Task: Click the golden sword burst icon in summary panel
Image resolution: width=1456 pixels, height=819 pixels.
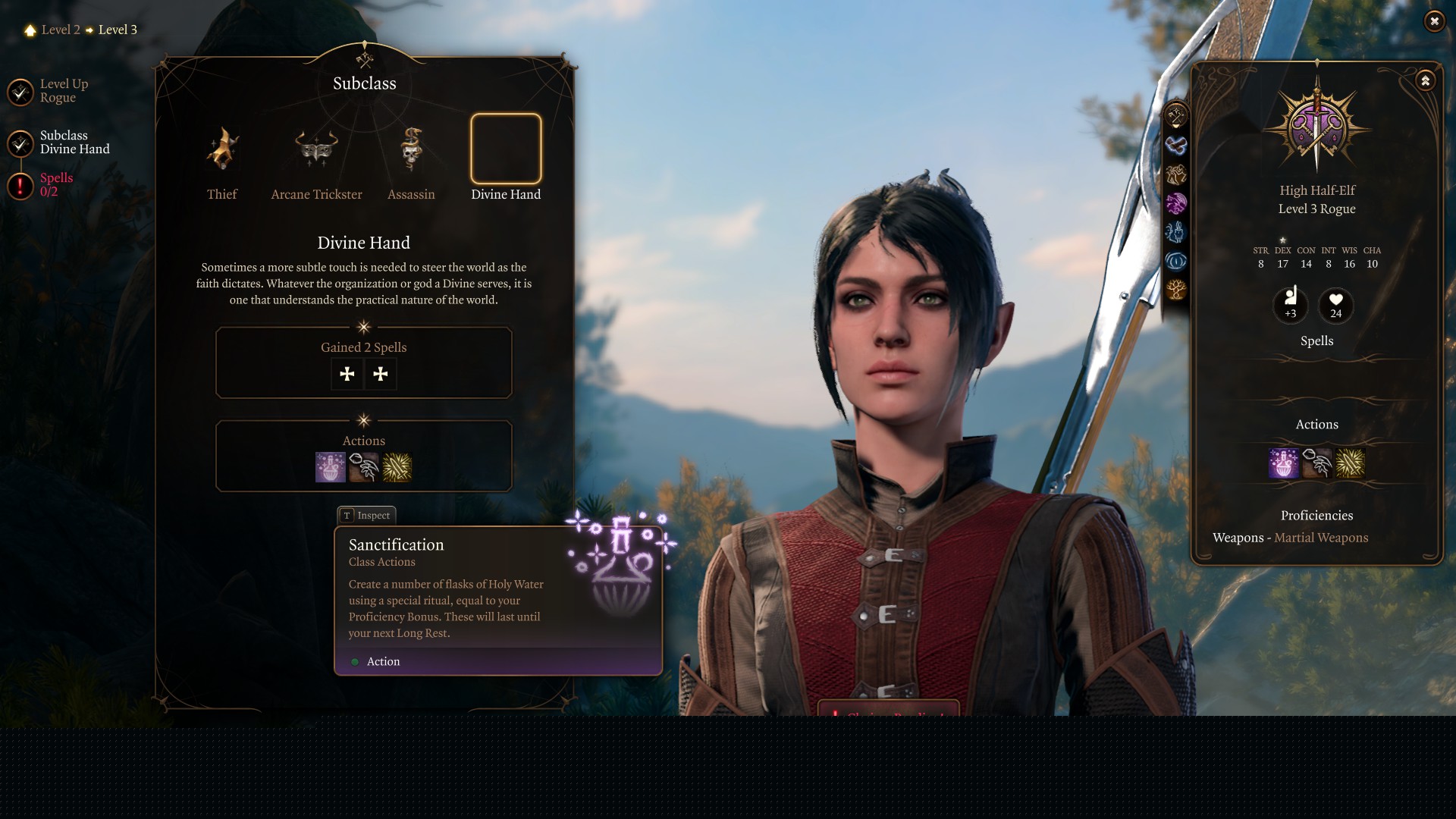Action: click(1351, 463)
